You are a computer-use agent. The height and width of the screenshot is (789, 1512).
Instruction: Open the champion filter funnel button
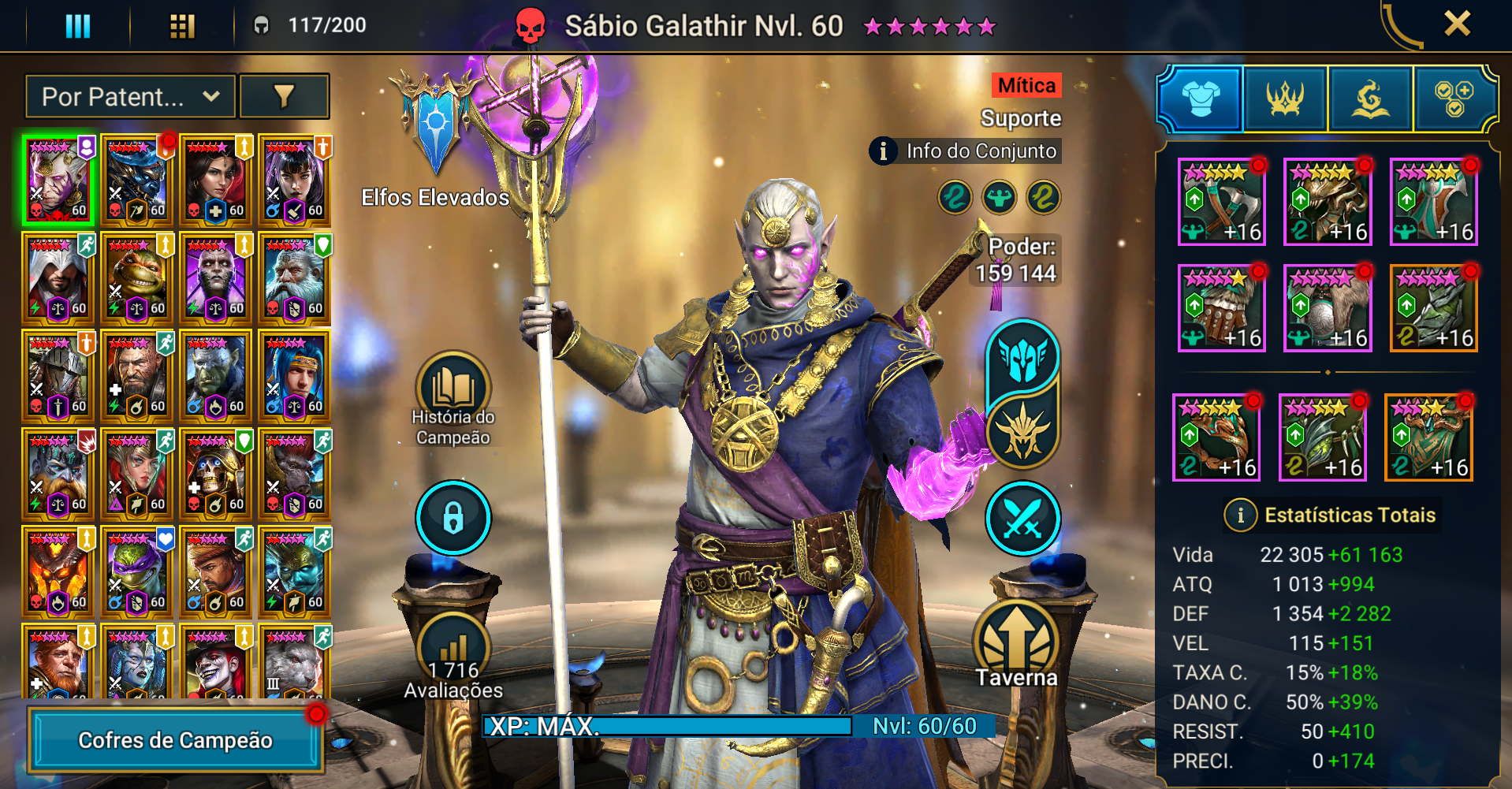pos(284,97)
